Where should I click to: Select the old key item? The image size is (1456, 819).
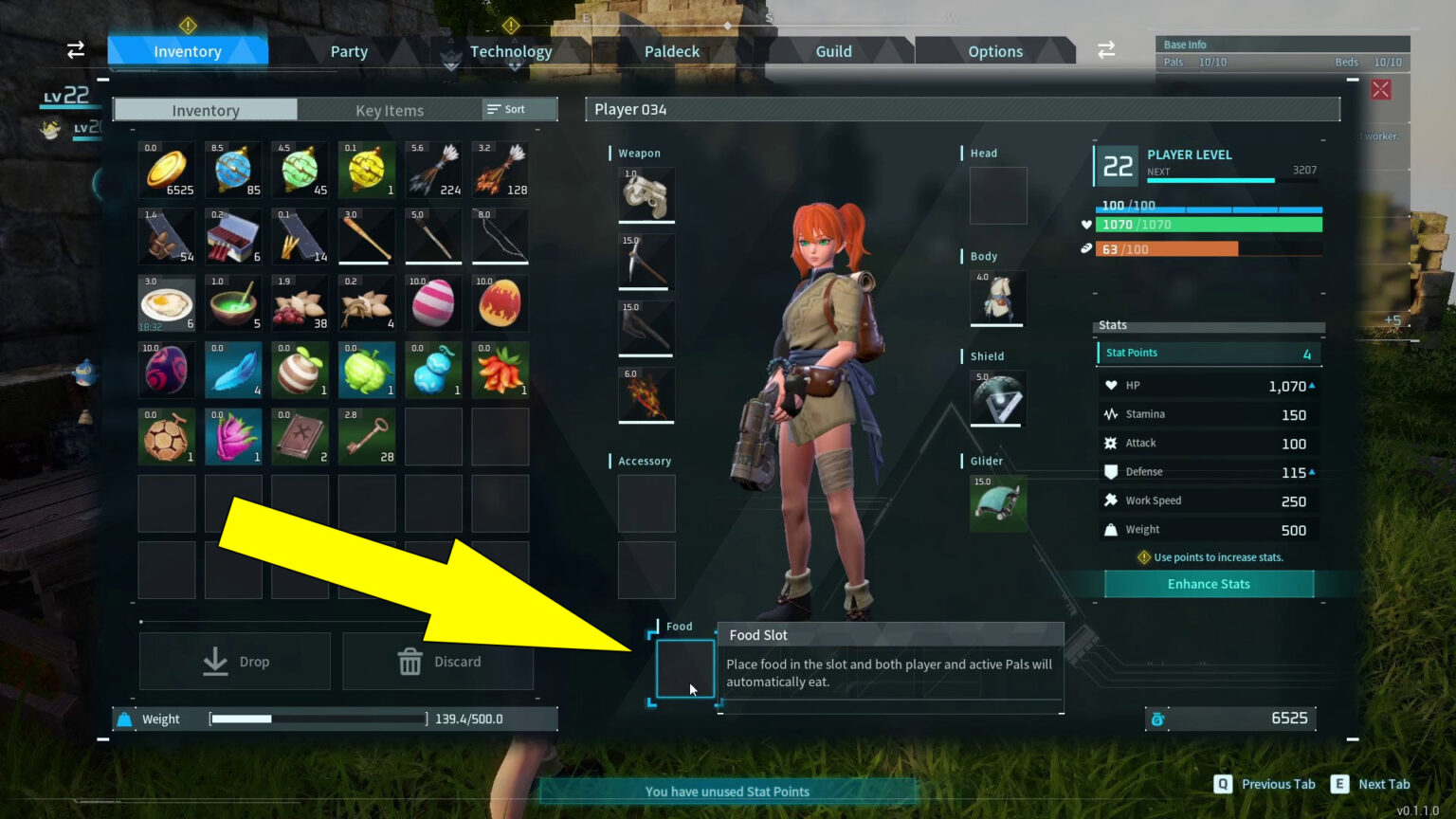point(366,436)
